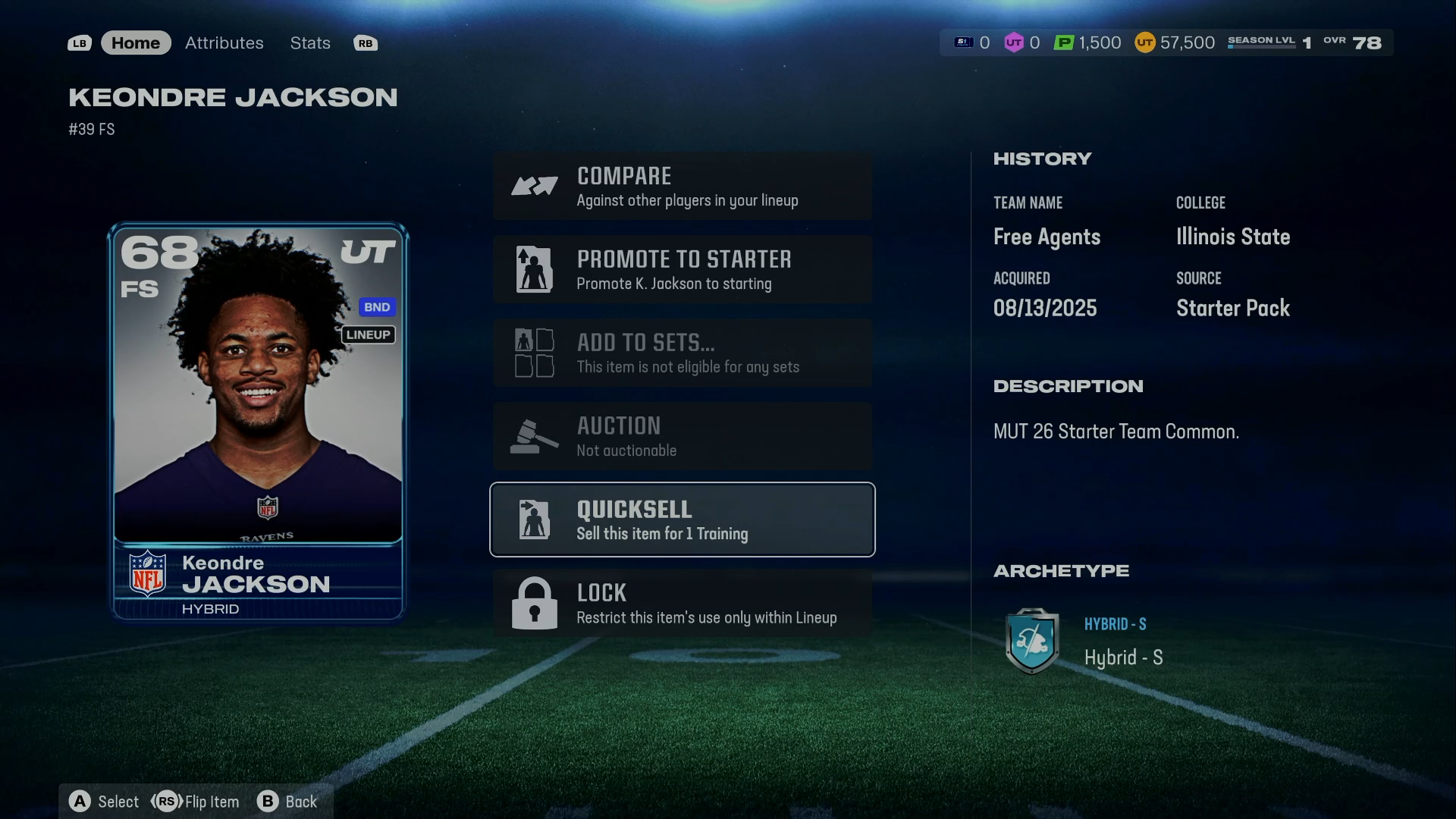This screenshot has width=1456, height=819.
Task: Select the Home tab
Action: pyautogui.click(x=136, y=43)
